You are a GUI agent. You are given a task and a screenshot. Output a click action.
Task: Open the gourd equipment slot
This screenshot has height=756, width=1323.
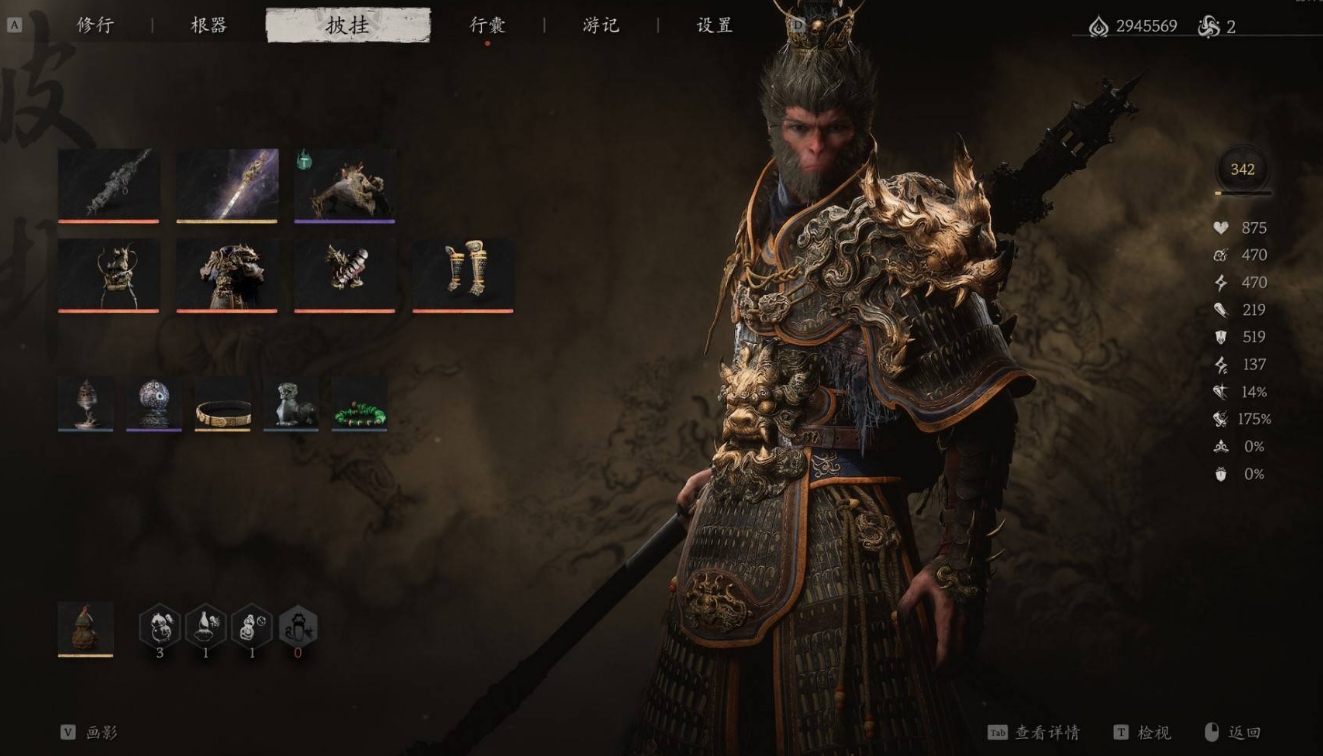(x=85, y=629)
